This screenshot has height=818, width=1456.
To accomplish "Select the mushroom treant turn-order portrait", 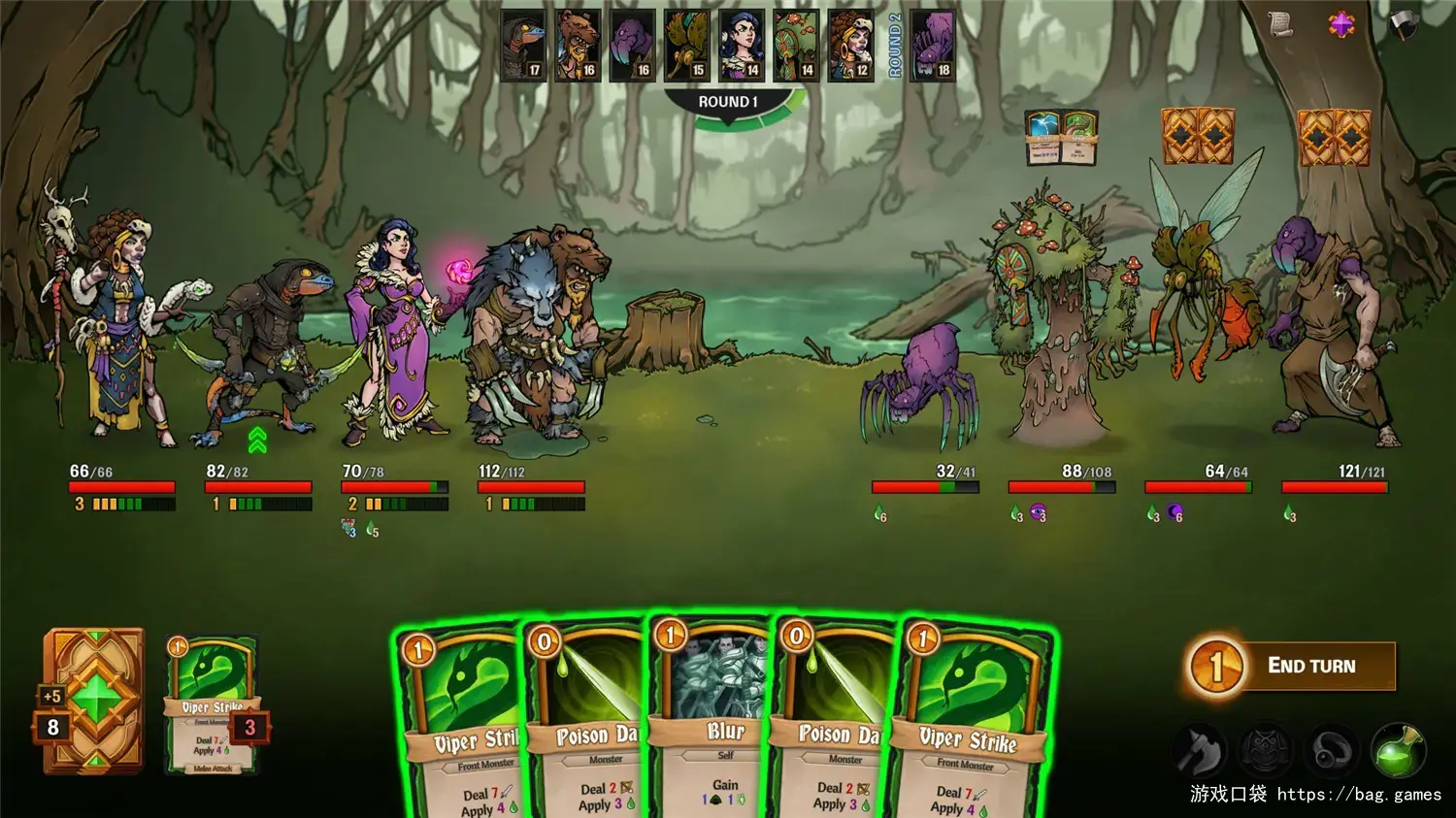I will click(x=796, y=46).
